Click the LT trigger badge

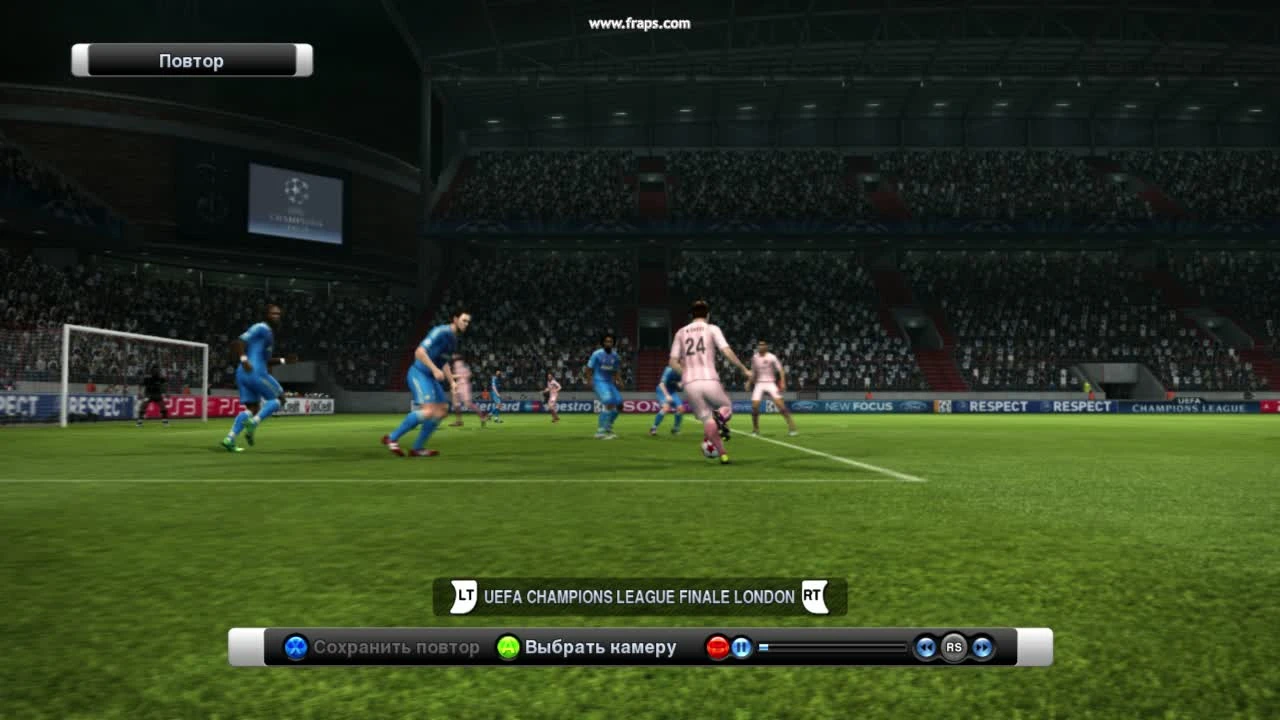(x=462, y=595)
